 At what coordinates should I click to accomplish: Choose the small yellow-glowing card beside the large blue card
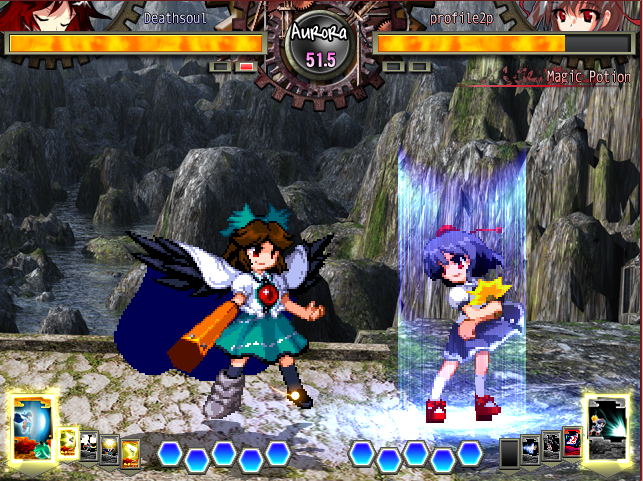(x=69, y=442)
